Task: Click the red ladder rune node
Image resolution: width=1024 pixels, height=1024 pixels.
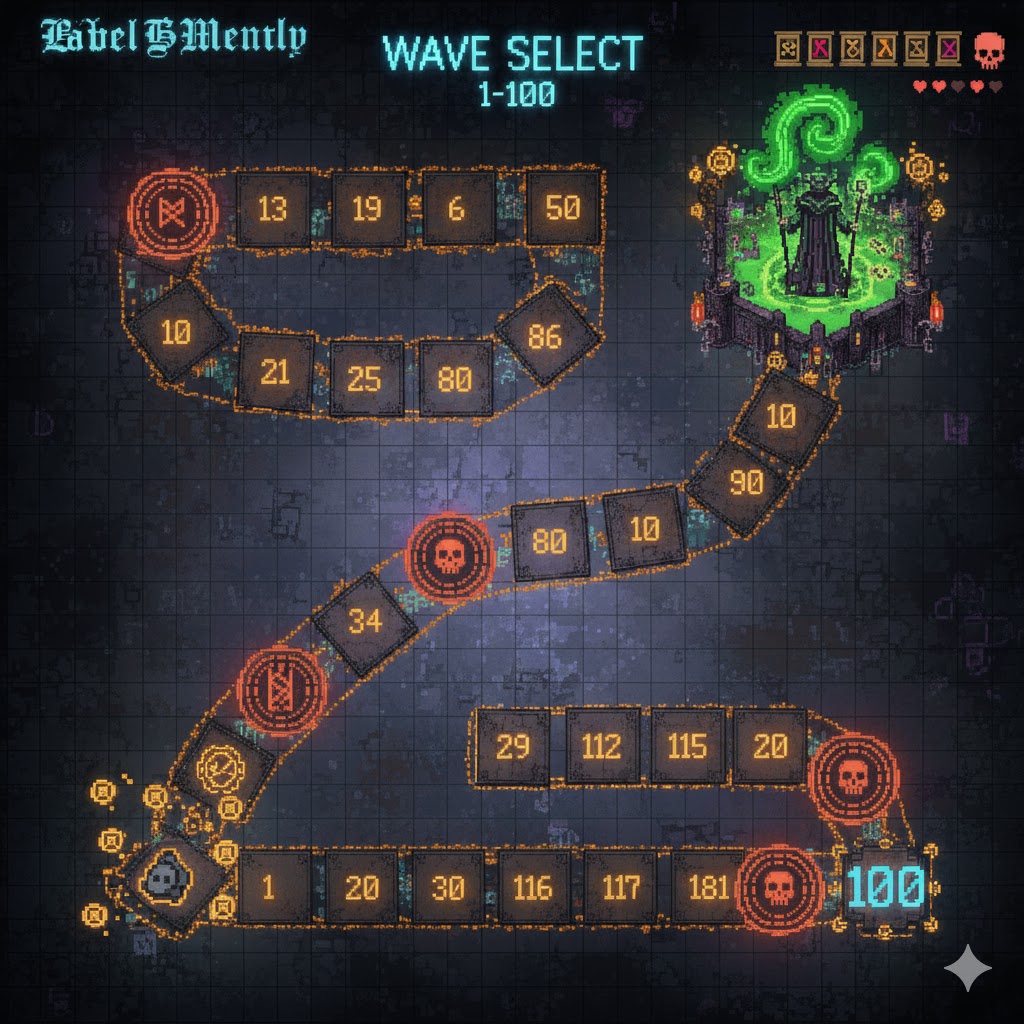Action: click(x=283, y=689)
